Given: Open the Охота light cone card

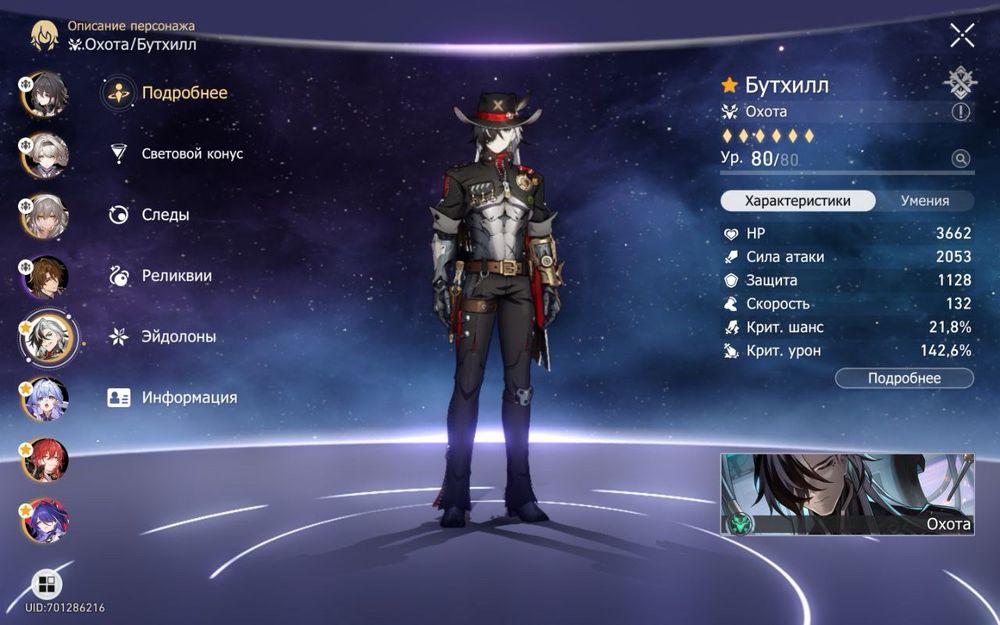Looking at the screenshot, I should (847, 494).
